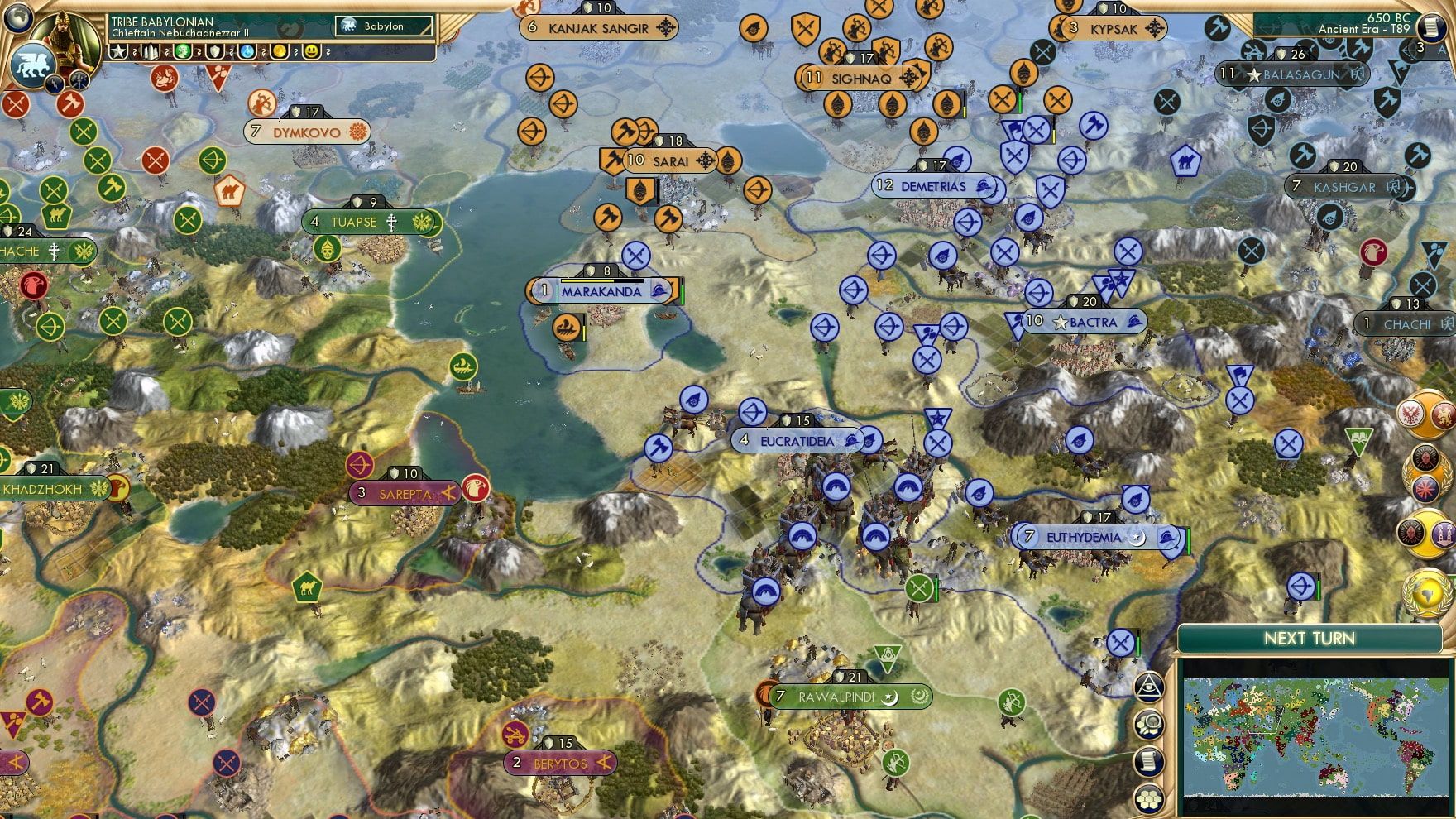Open map options with the magnifying glass icon
The image size is (1456, 819).
(x=1148, y=722)
